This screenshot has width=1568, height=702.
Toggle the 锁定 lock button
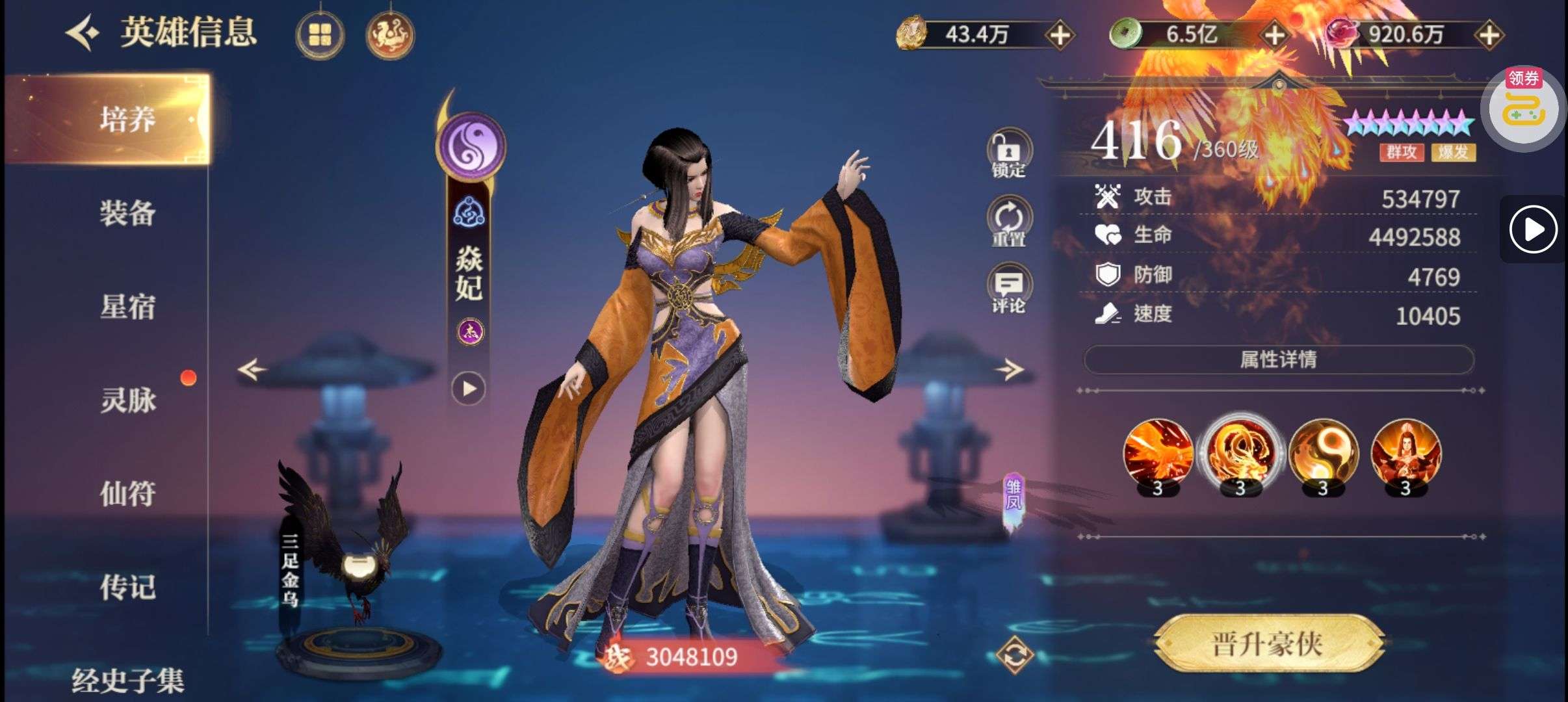click(x=1008, y=154)
